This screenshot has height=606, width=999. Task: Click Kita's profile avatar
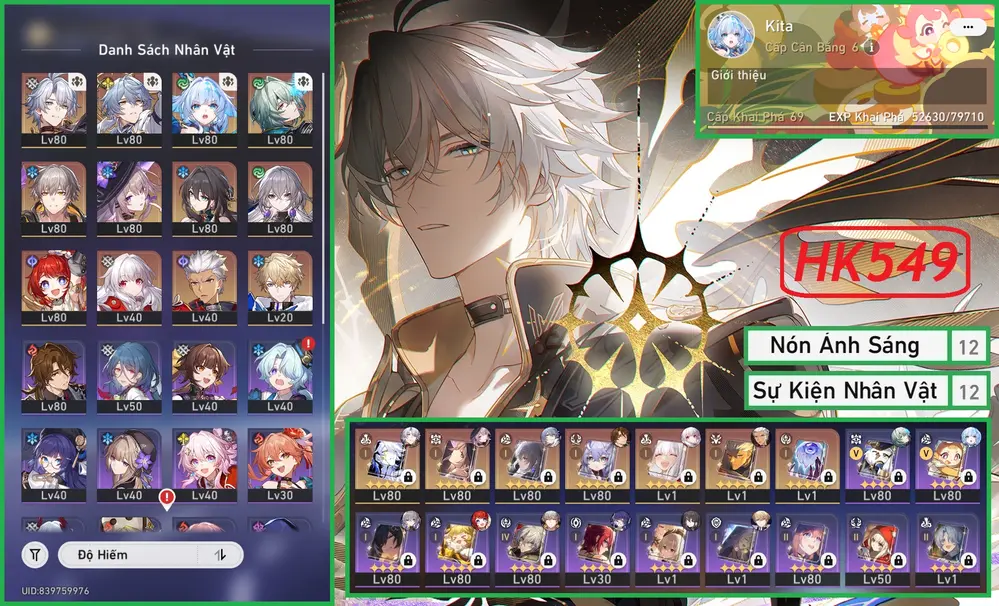point(728,35)
